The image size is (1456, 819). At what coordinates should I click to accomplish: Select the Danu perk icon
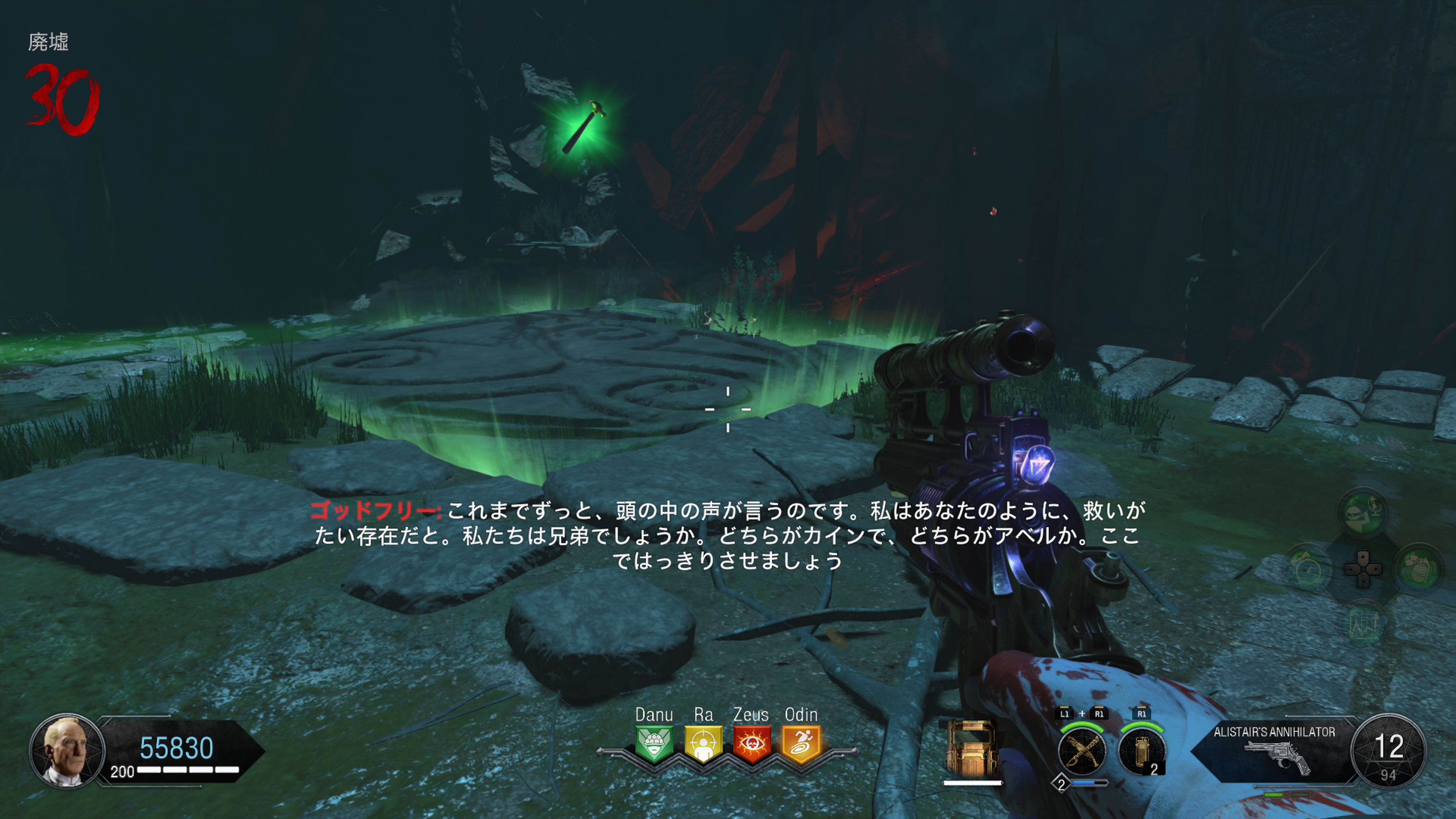[654, 744]
